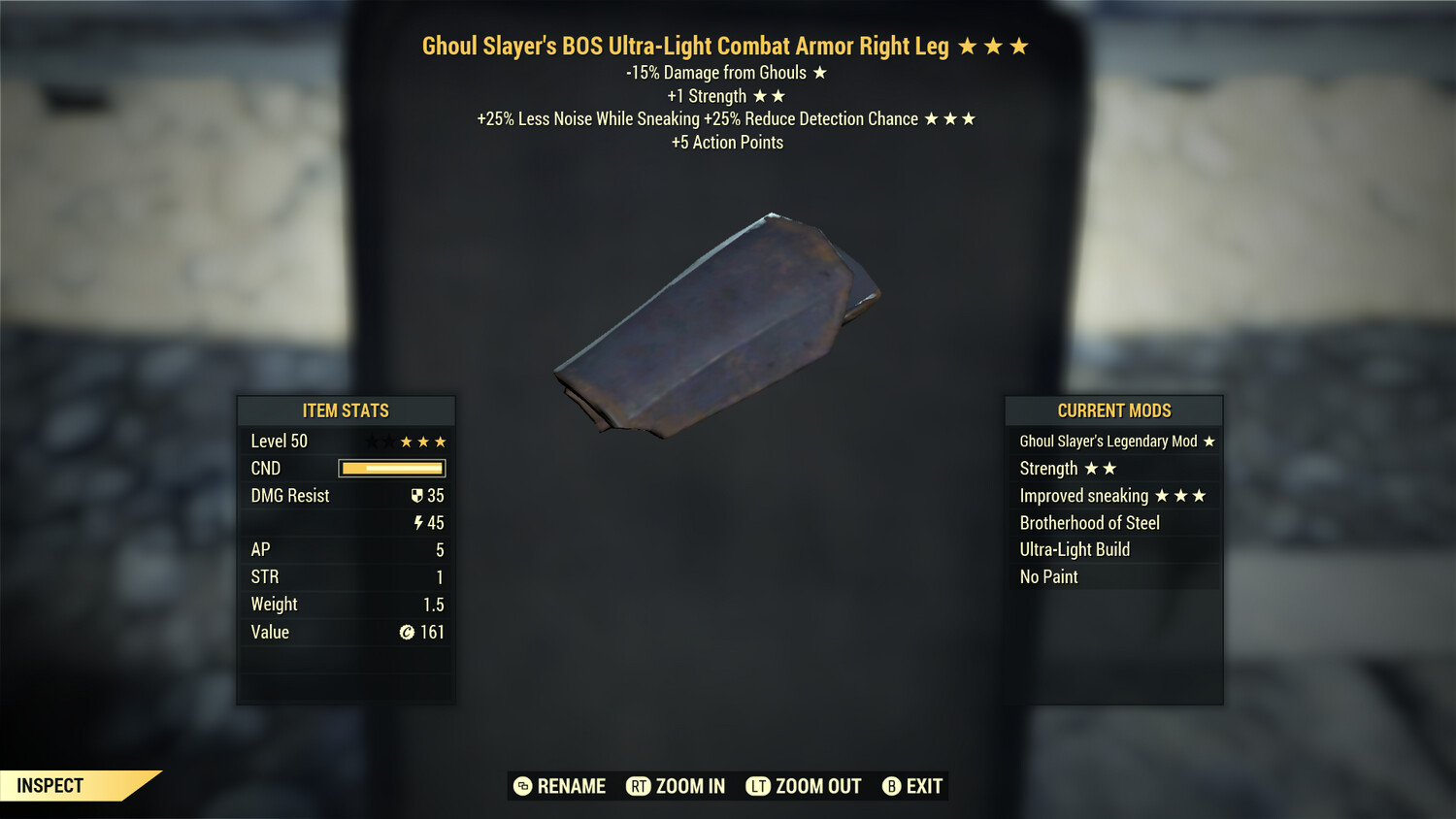This screenshot has height=819, width=1456.
Task: Collapse the CURRENT MODS panel header
Action: [x=1113, y=410]
